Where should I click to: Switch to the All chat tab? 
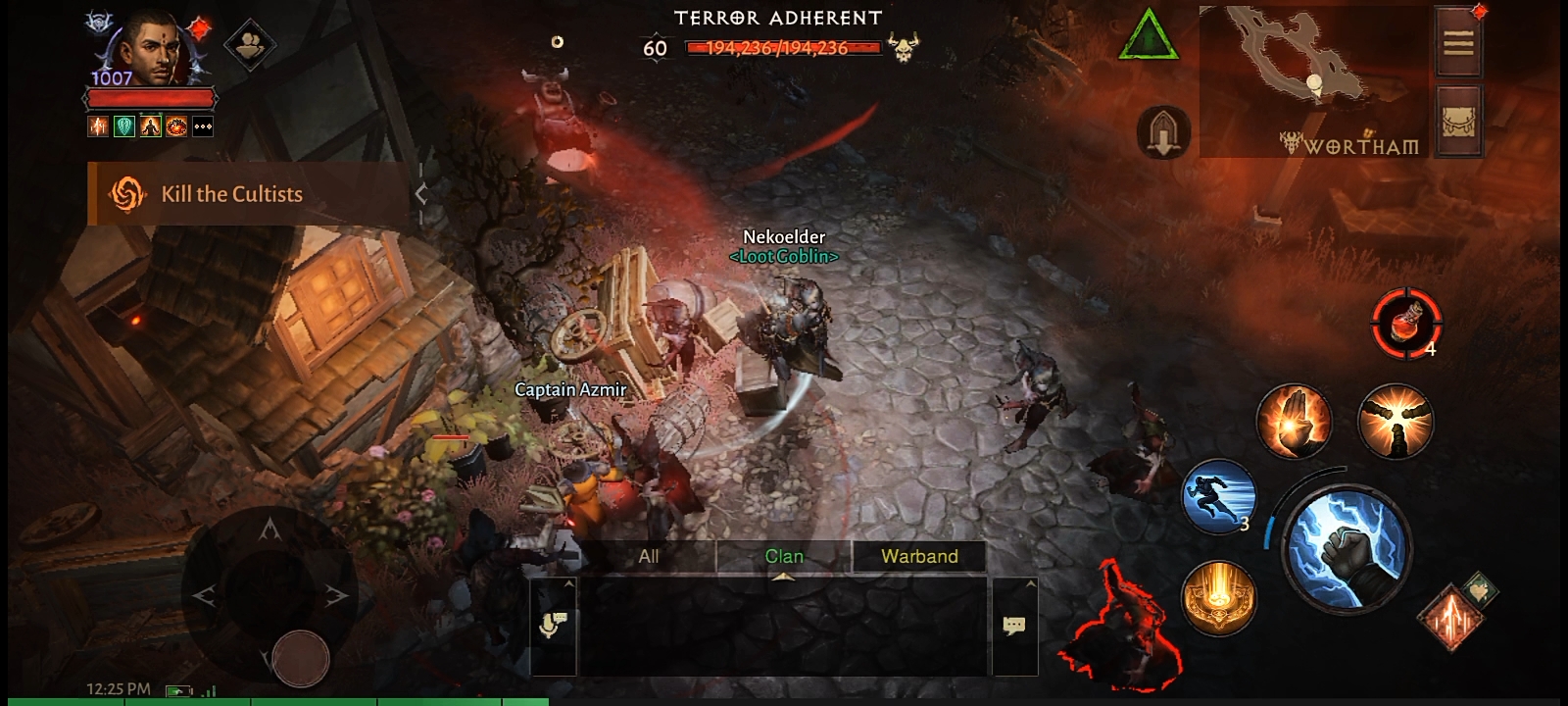click(649, 556)
